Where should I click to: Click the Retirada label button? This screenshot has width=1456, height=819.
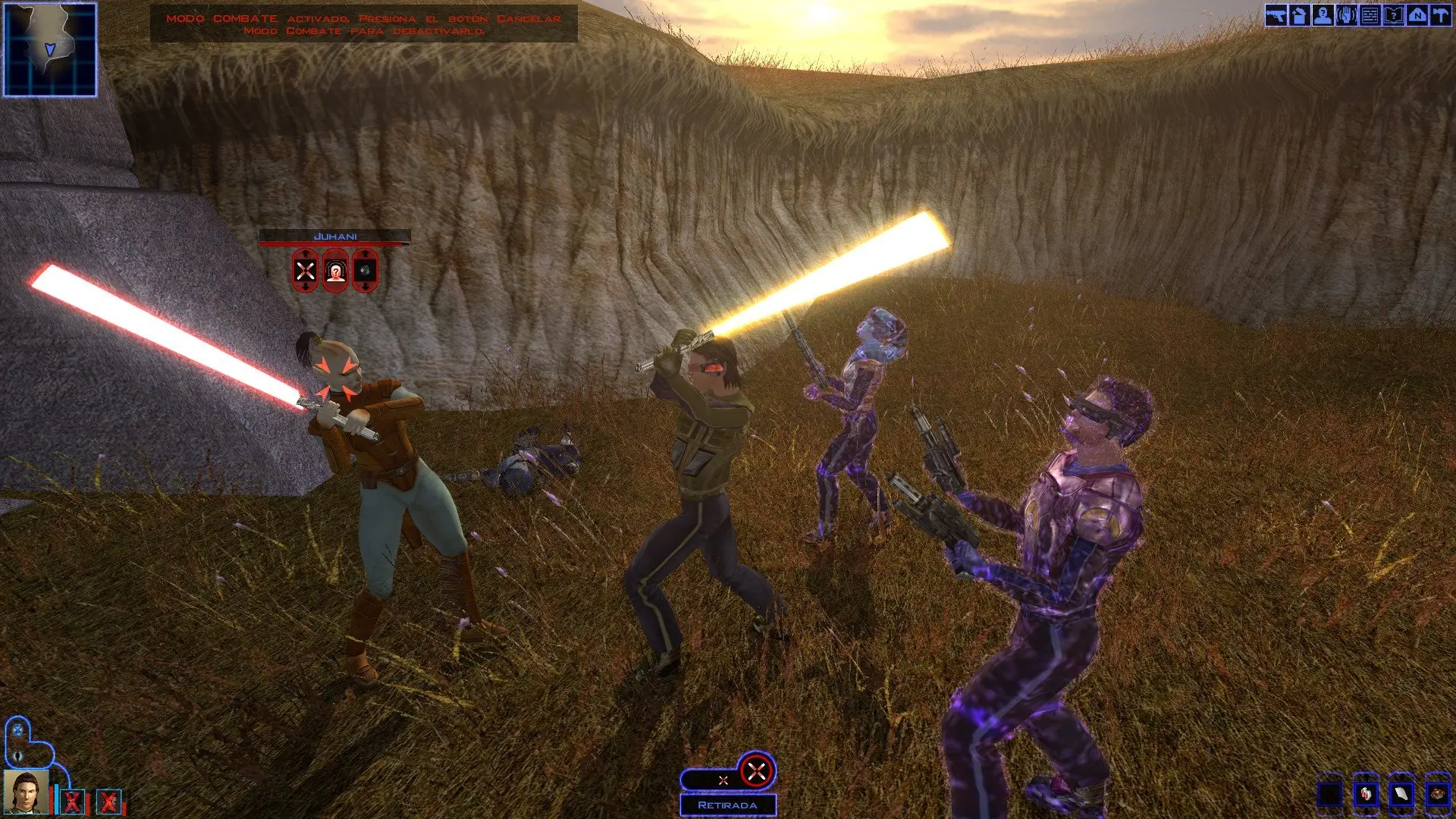tap(727, 805)
